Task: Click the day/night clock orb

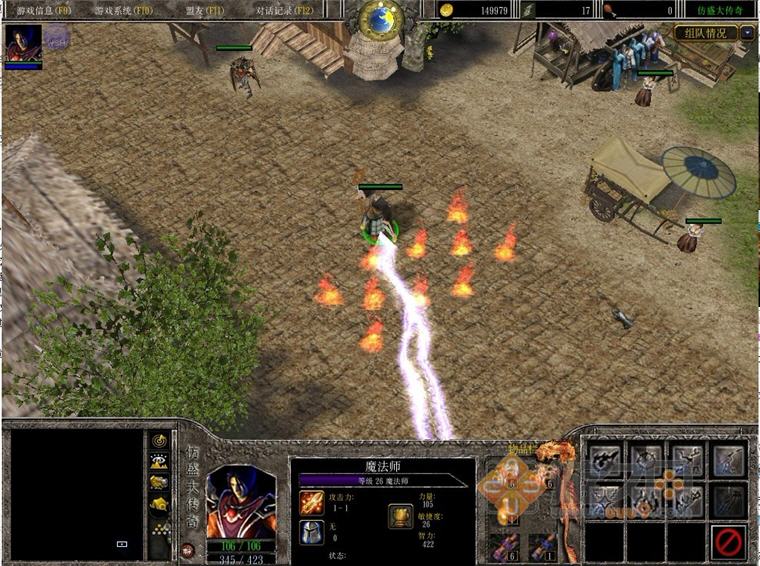Action: 380,17
